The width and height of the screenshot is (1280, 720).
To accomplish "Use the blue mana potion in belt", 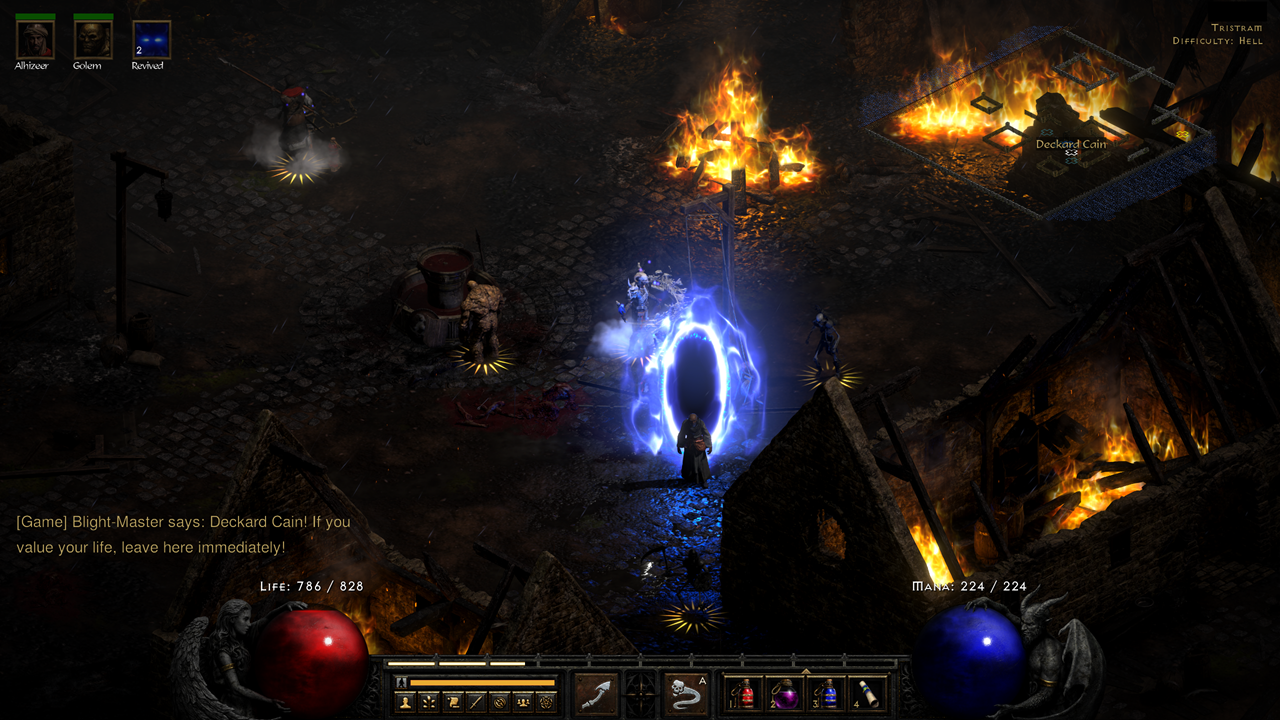I will click(x=826, y=694).
